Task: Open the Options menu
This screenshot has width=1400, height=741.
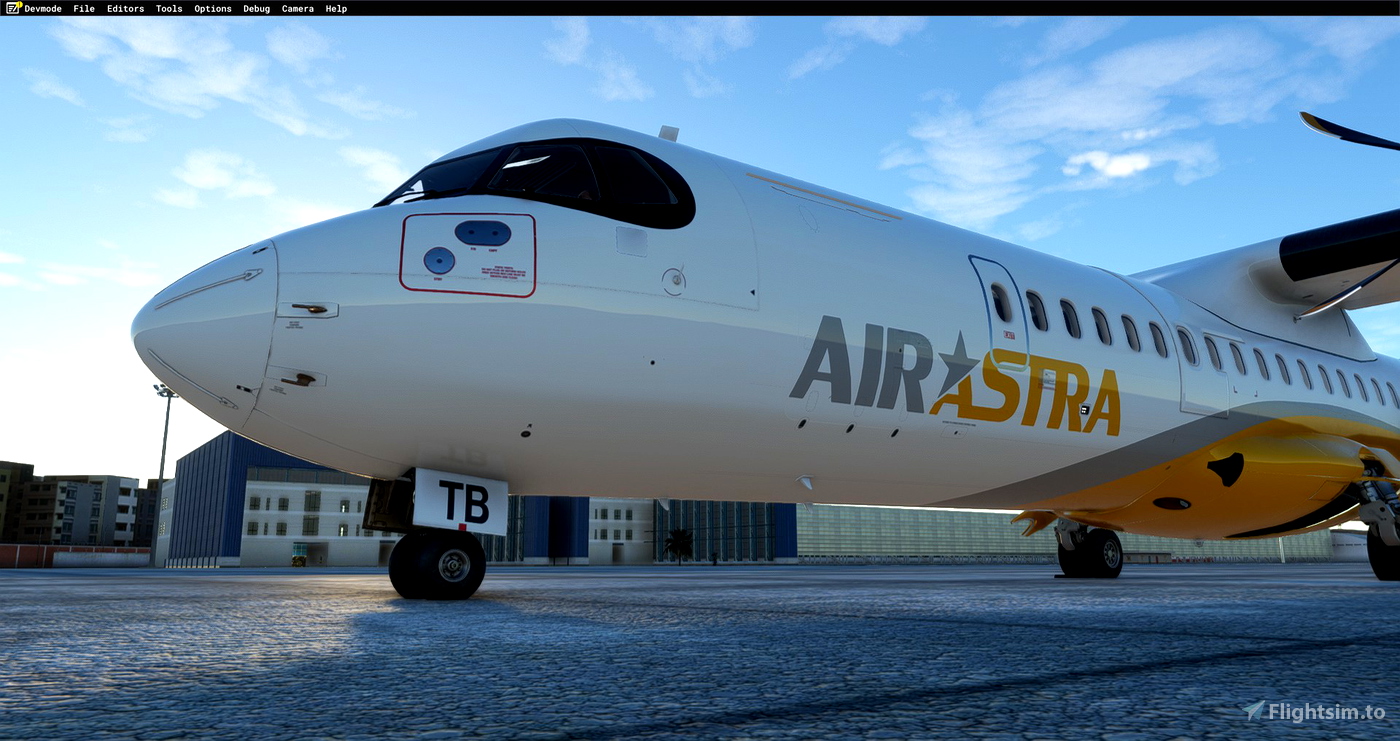Action: [x=212, y=8]
